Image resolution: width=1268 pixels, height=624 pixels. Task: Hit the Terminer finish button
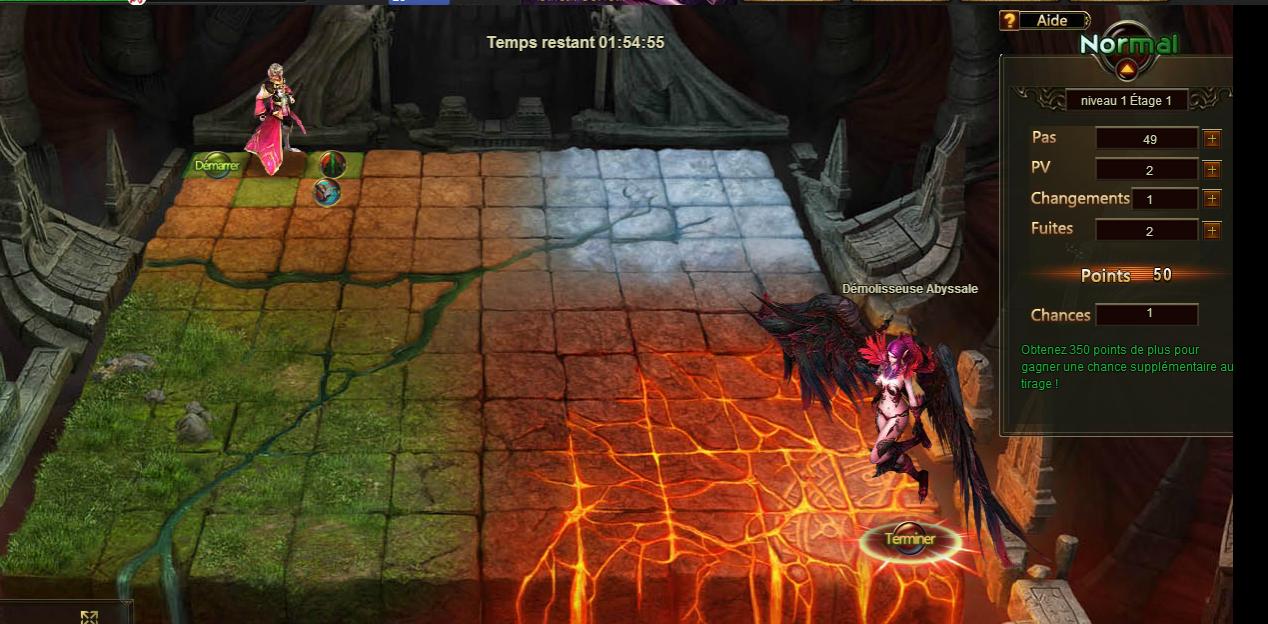(910, 540)
